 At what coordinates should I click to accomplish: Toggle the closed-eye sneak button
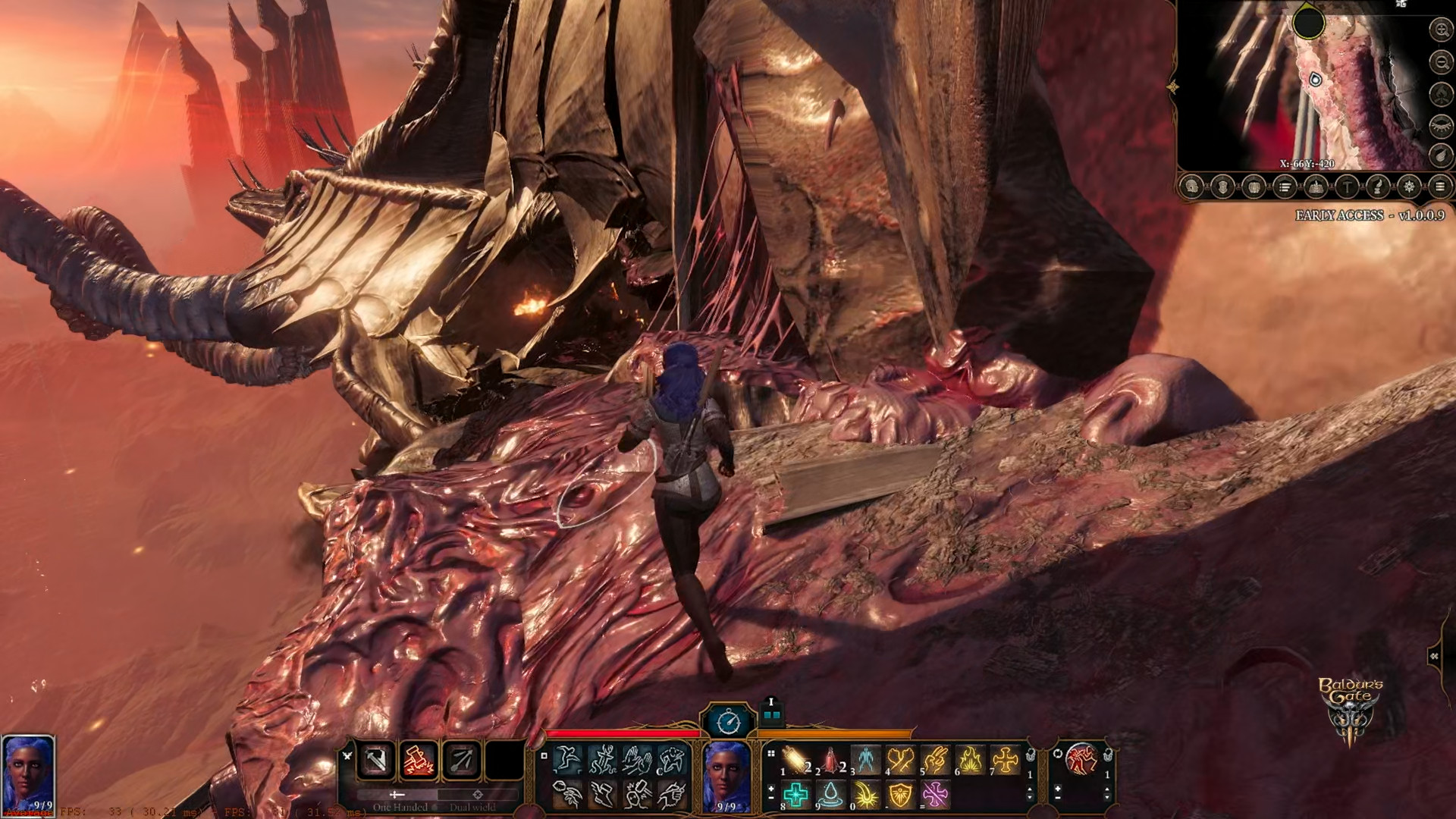pyautogui.click(x=1440, y=124)
